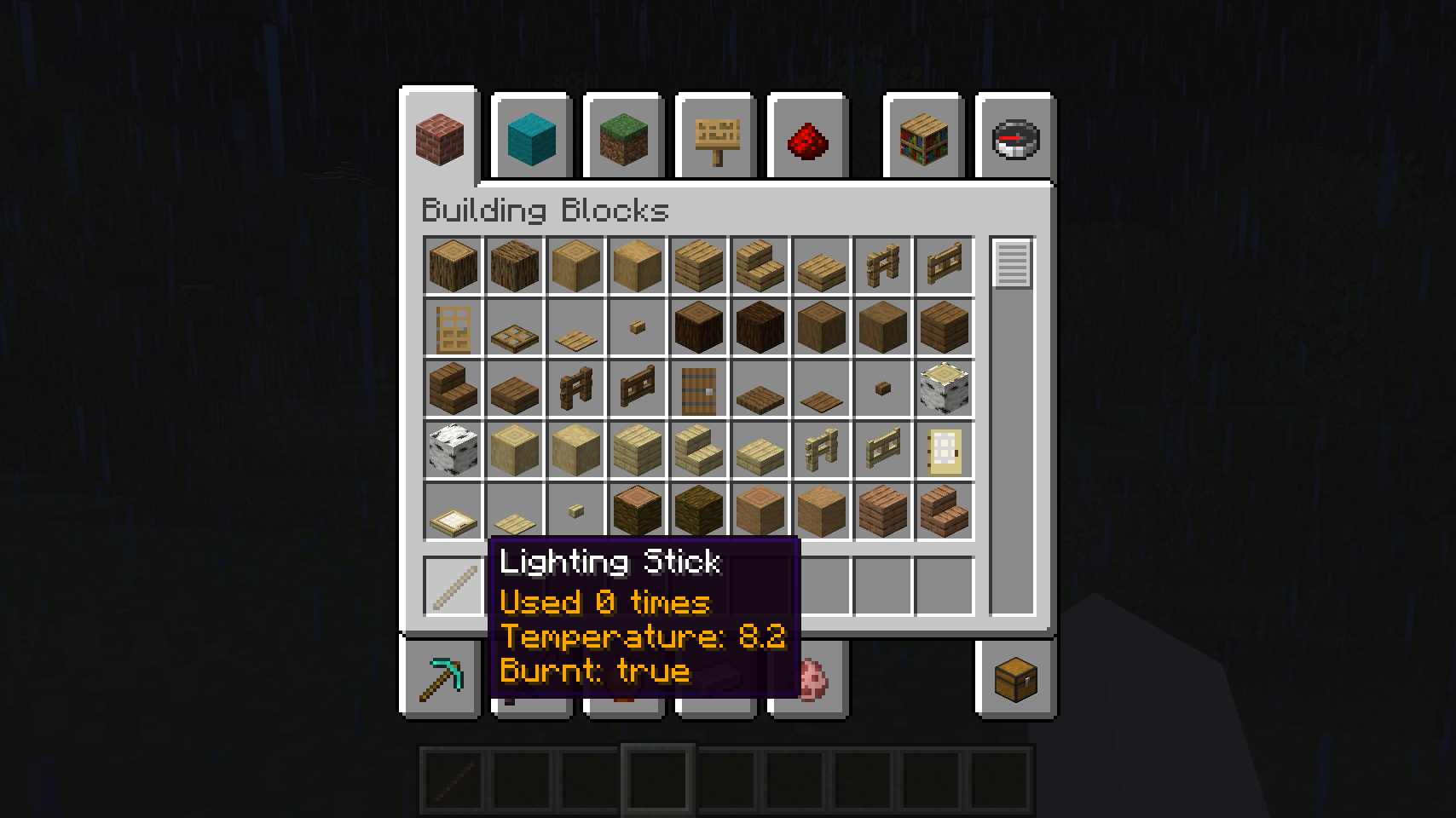Select the grass block category icon
1456x818 pixels.
pyautogui.click(x=625, y=136)
